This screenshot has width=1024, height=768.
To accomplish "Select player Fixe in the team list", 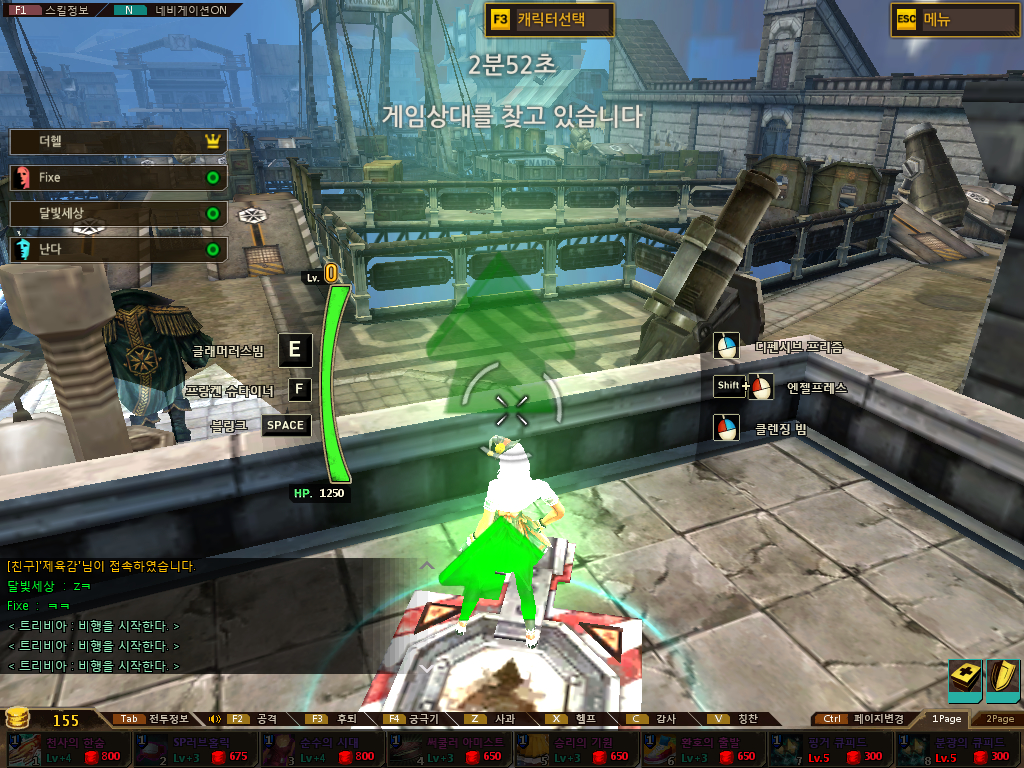I will pyautogui.click(x=118, y=178).
